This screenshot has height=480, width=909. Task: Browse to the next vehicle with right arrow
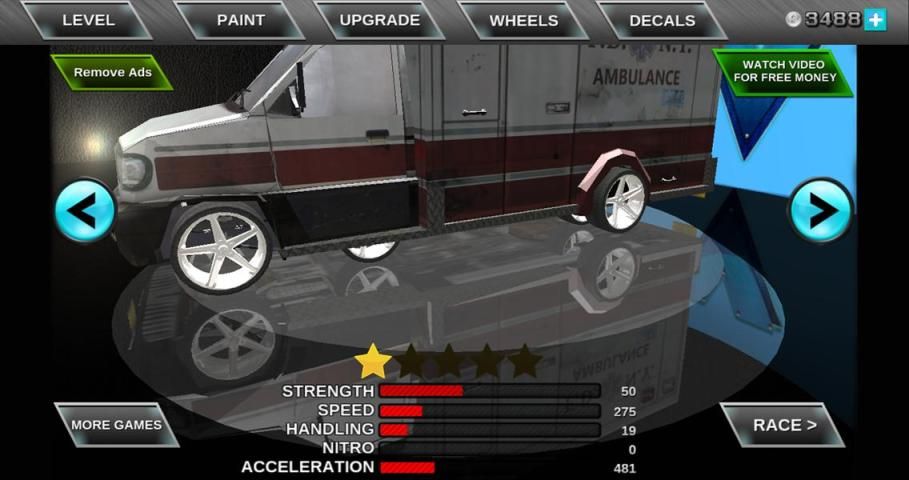[821, 211]
